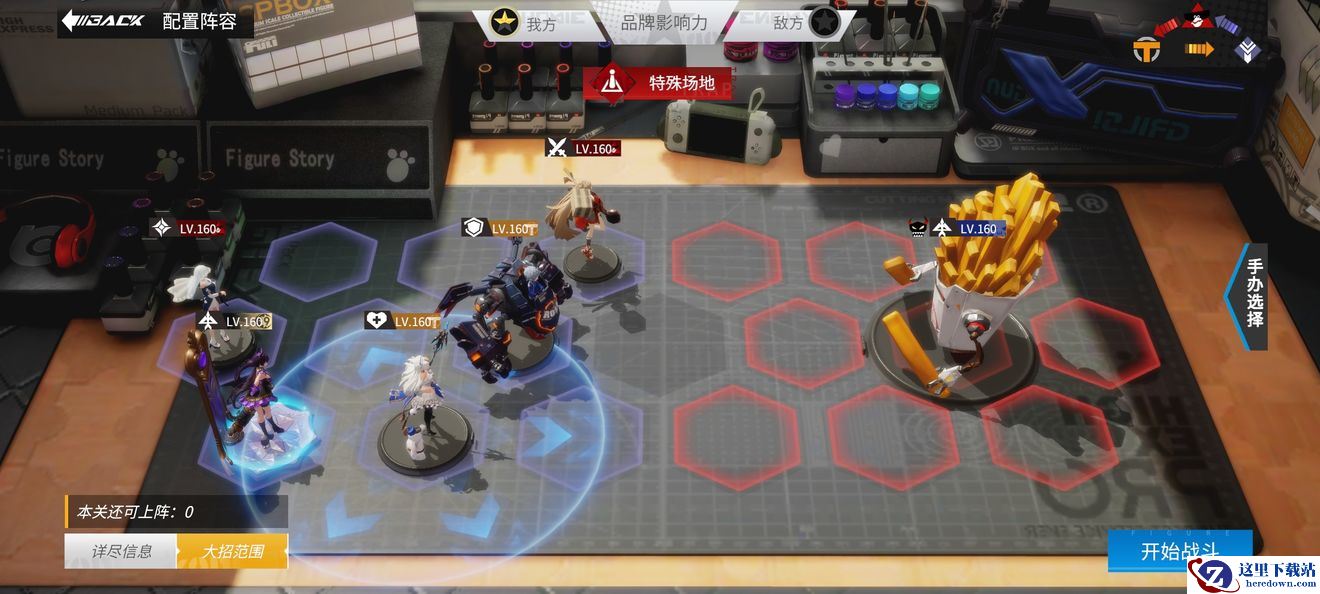Start the battle with 开始战斗
This screenshot has width=1320, height=594.
point(1180,551)
